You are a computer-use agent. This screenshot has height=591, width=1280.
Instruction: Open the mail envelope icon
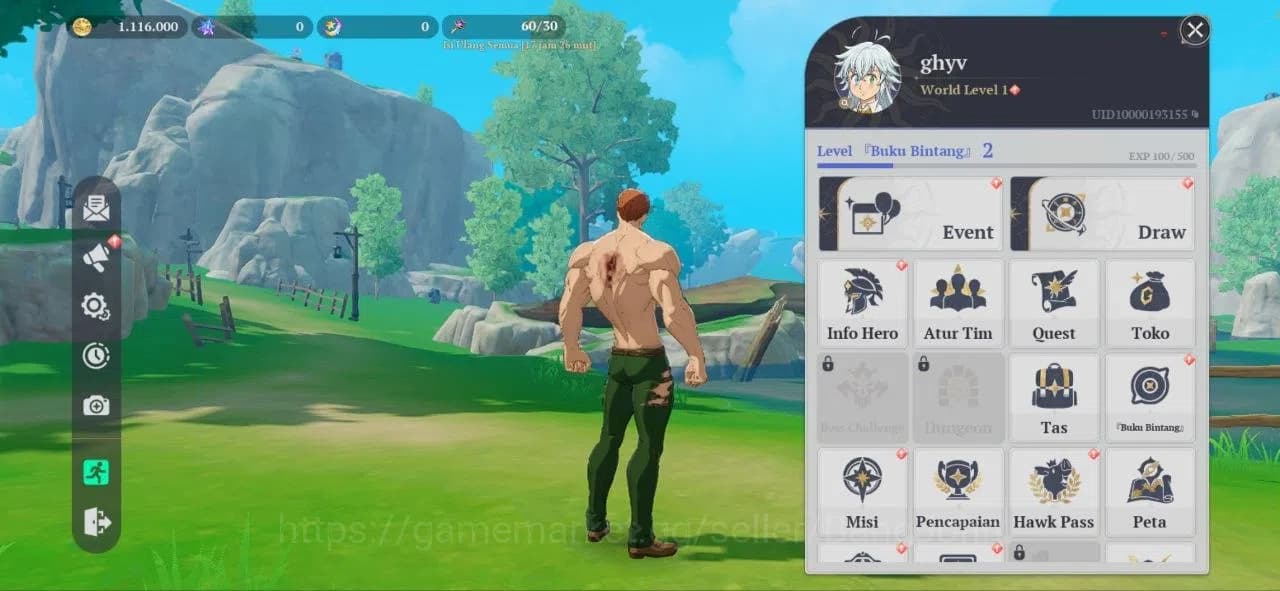[x=96, y=209]
